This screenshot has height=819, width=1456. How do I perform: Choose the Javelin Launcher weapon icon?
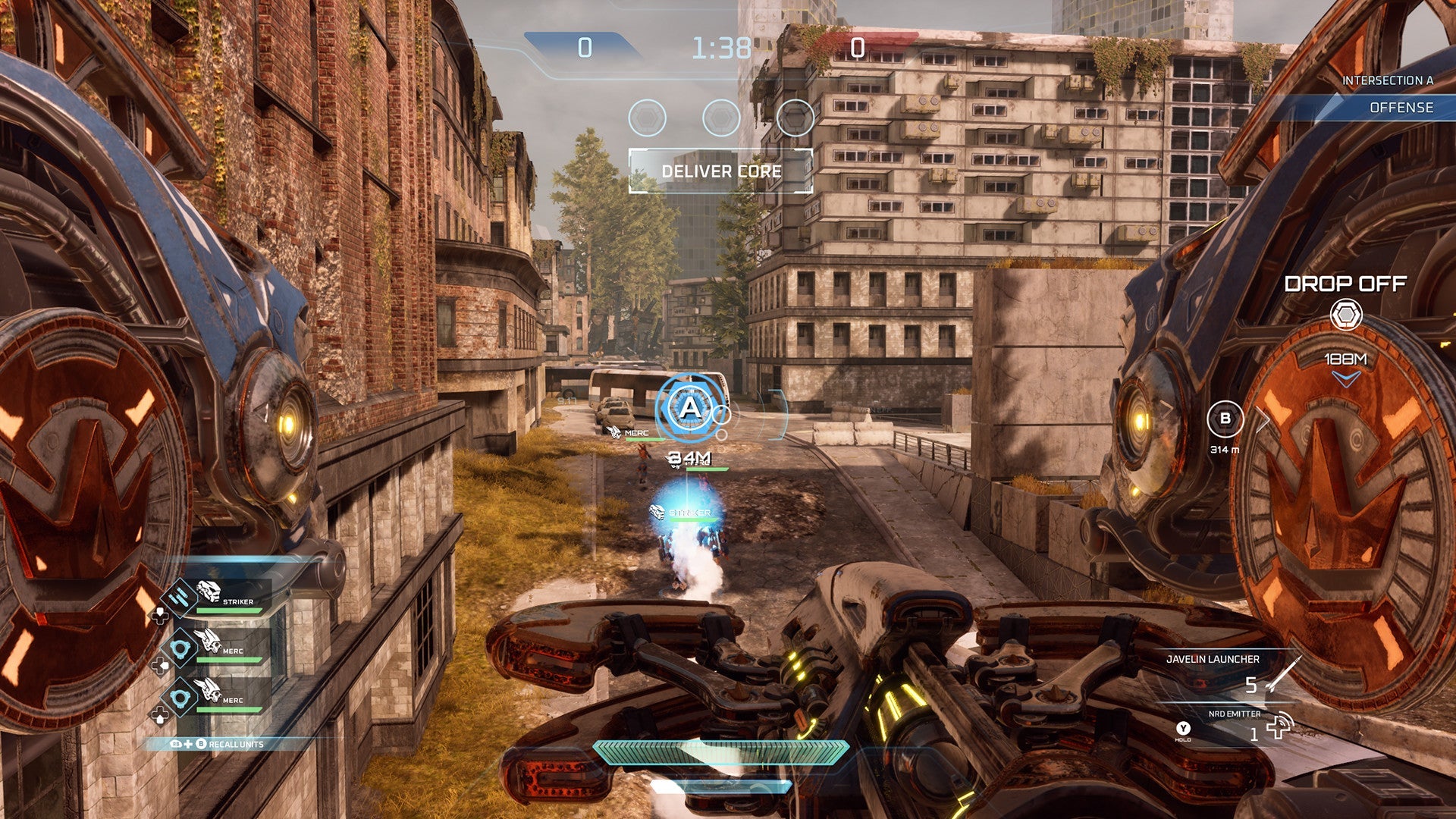[1283, 676]
